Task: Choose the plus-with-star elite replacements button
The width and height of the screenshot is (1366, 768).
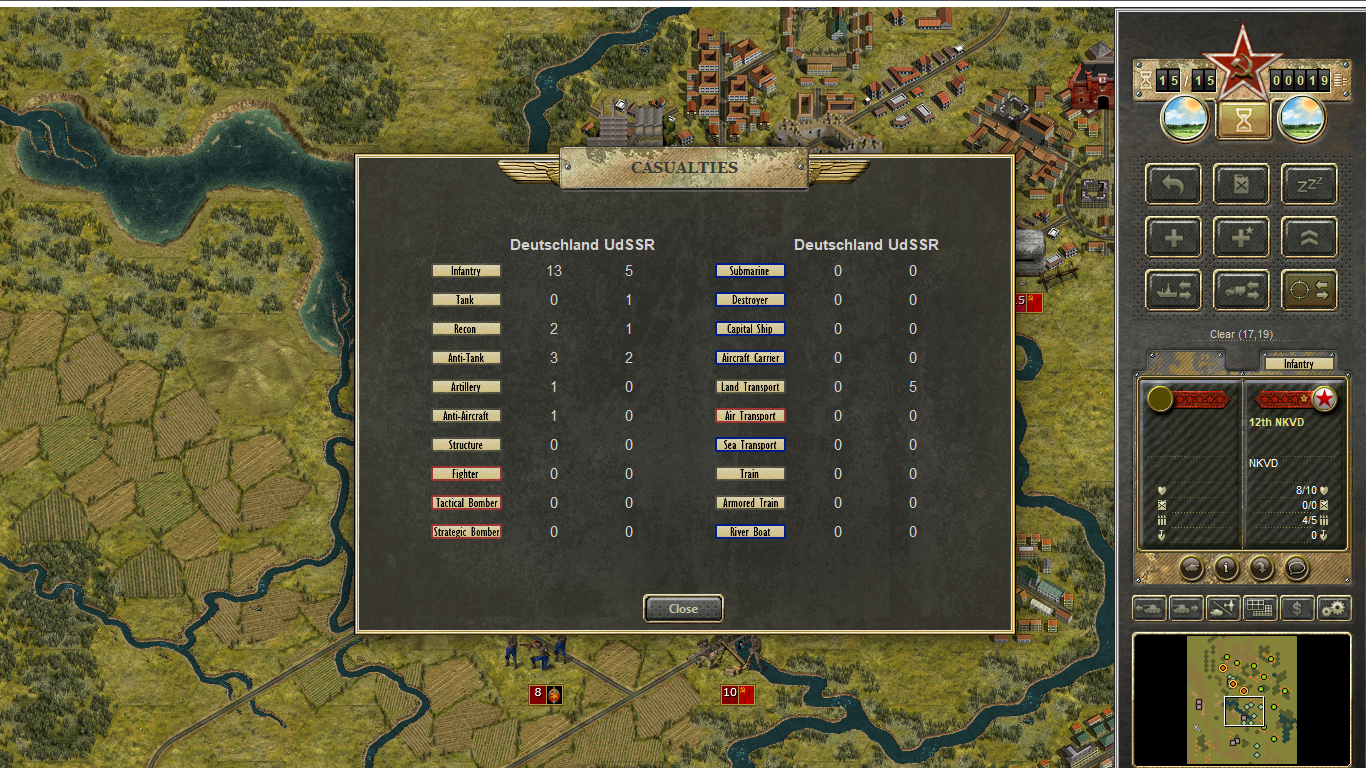Action: (1241, 238)
